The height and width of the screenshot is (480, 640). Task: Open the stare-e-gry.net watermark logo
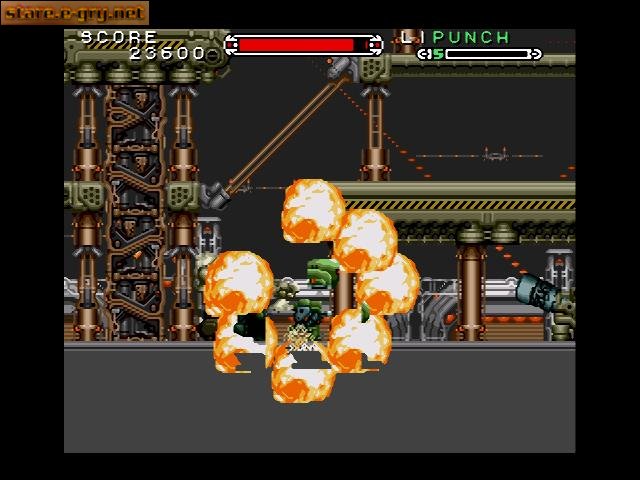[x=75, y=13]
